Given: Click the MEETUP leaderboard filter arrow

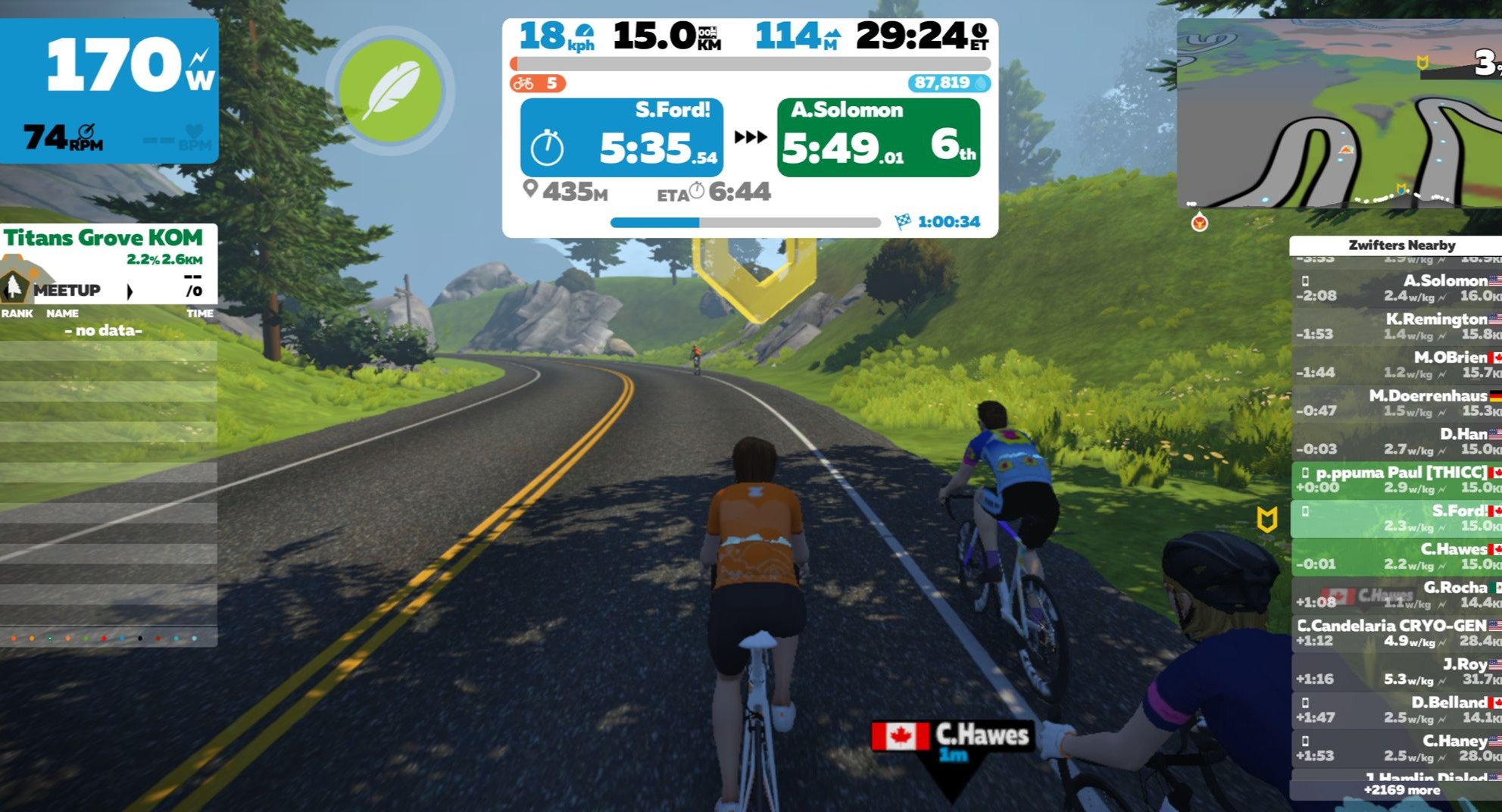Looking at the screenshot, I should [x=130, y=291].
